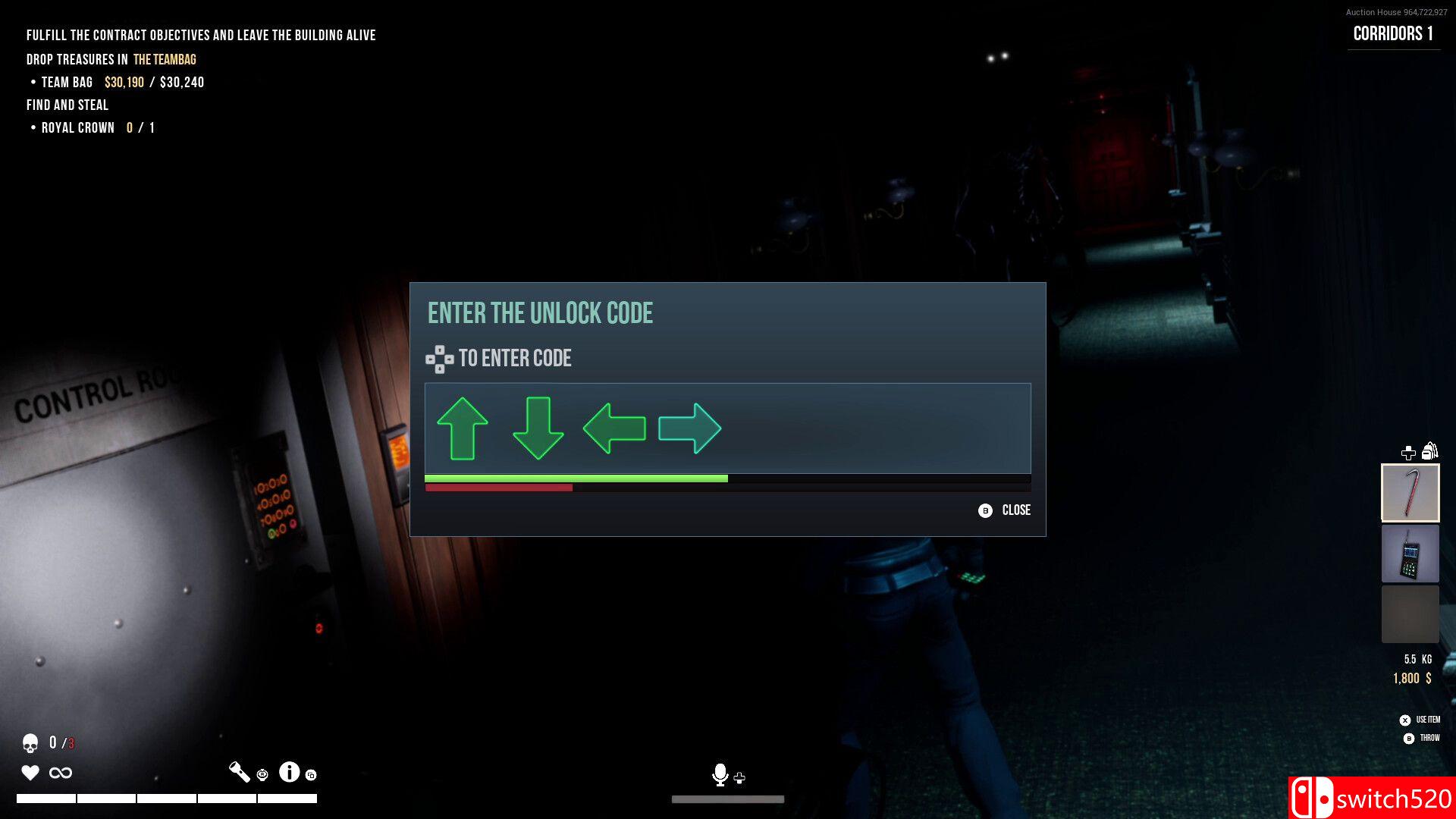Image resolution: width=1456 pixels, height=819 pixels.
Task: Open the info icon
Action: point(289,772)
